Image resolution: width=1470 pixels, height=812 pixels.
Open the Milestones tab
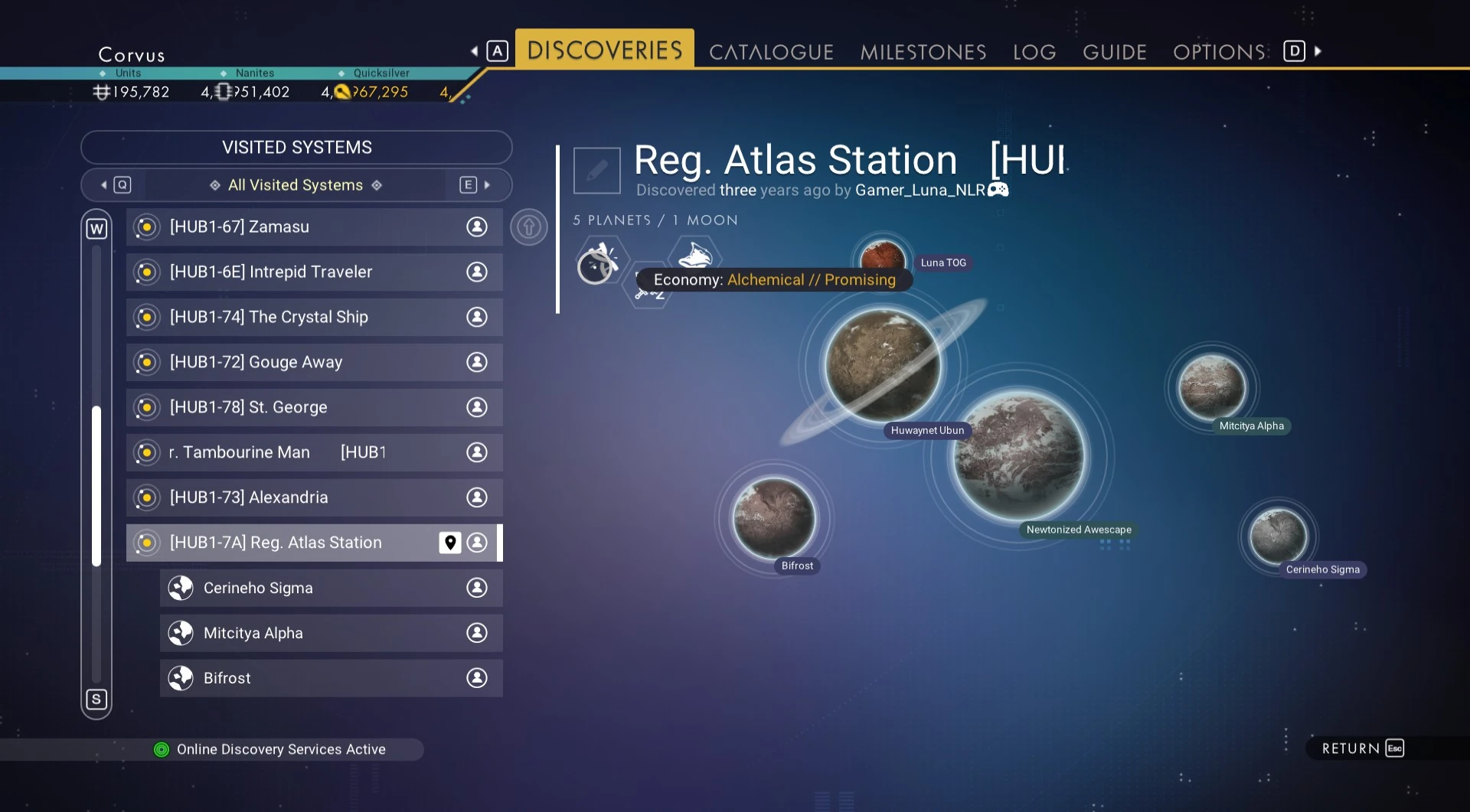(x=923, y=52)
